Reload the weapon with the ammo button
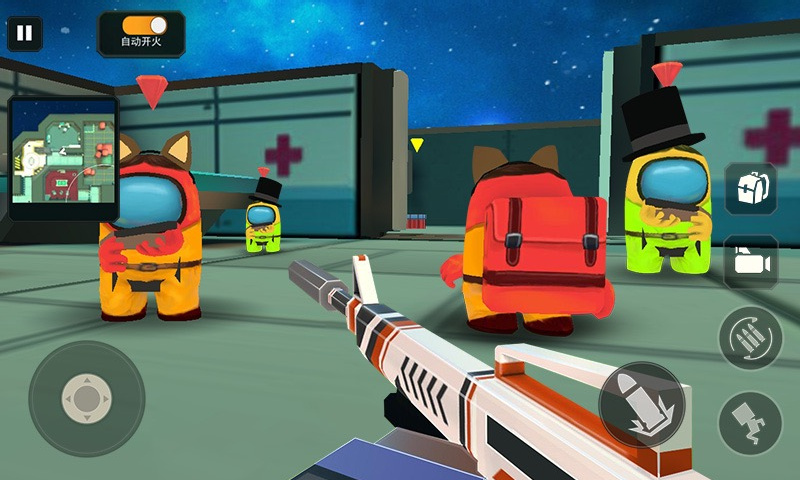The height and width of the screenshot is (480, 800). pos(750,337)
